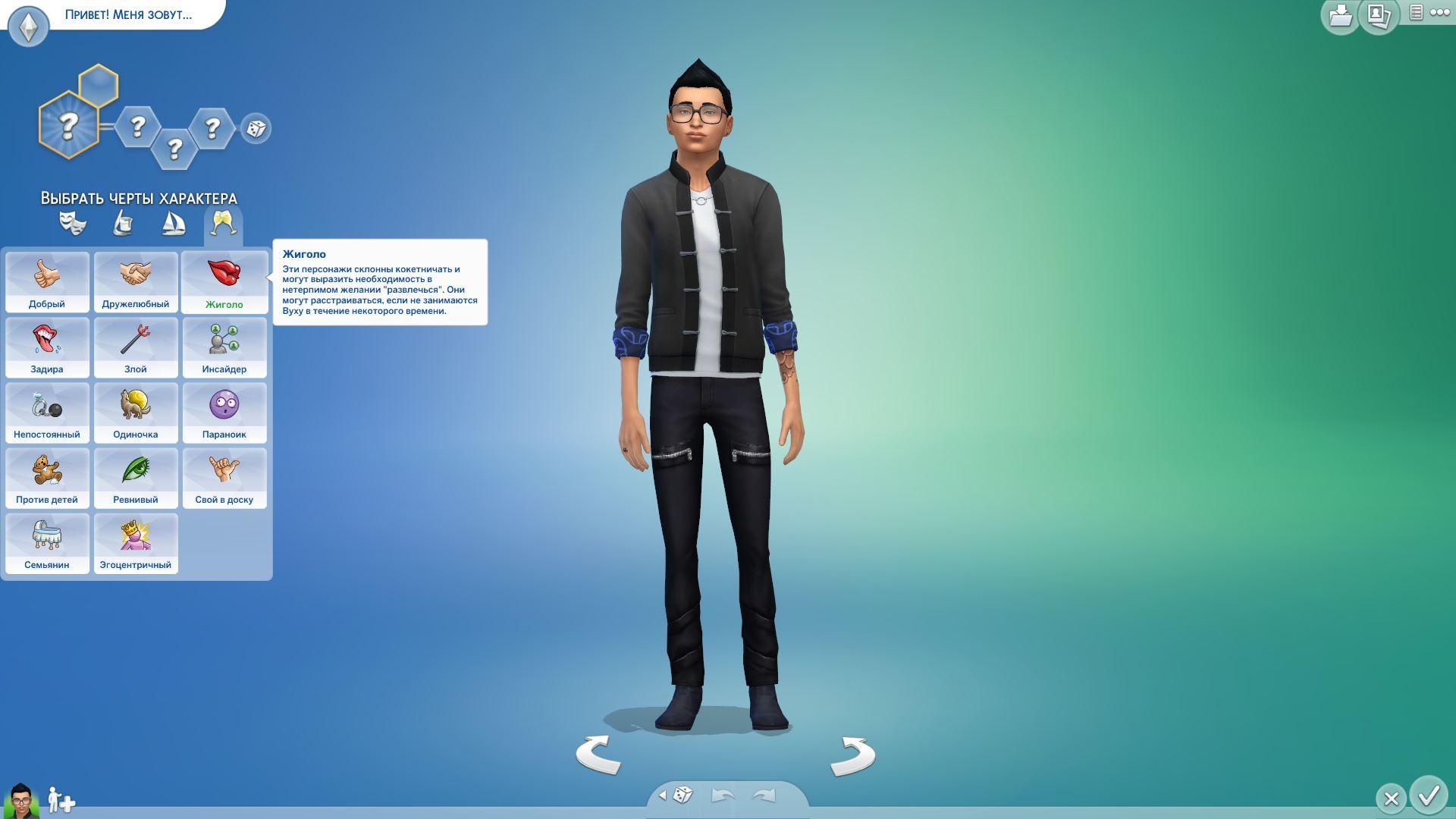Rotate the Sim with the right arrow
The height and width of the screenshot is (819, 1456).
click(852, 756)
